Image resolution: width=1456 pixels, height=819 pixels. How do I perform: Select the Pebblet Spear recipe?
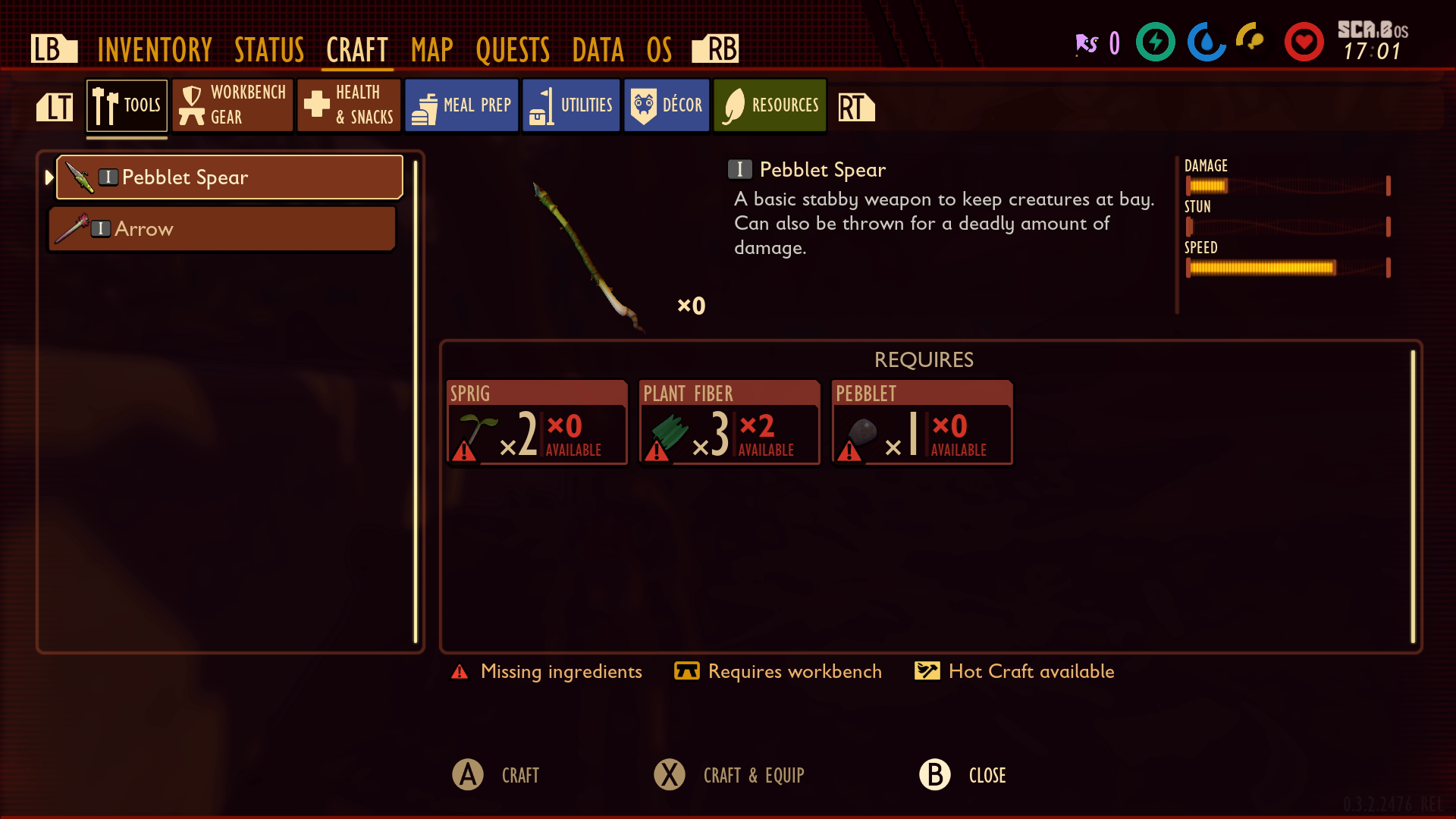(x=227, y=177)
